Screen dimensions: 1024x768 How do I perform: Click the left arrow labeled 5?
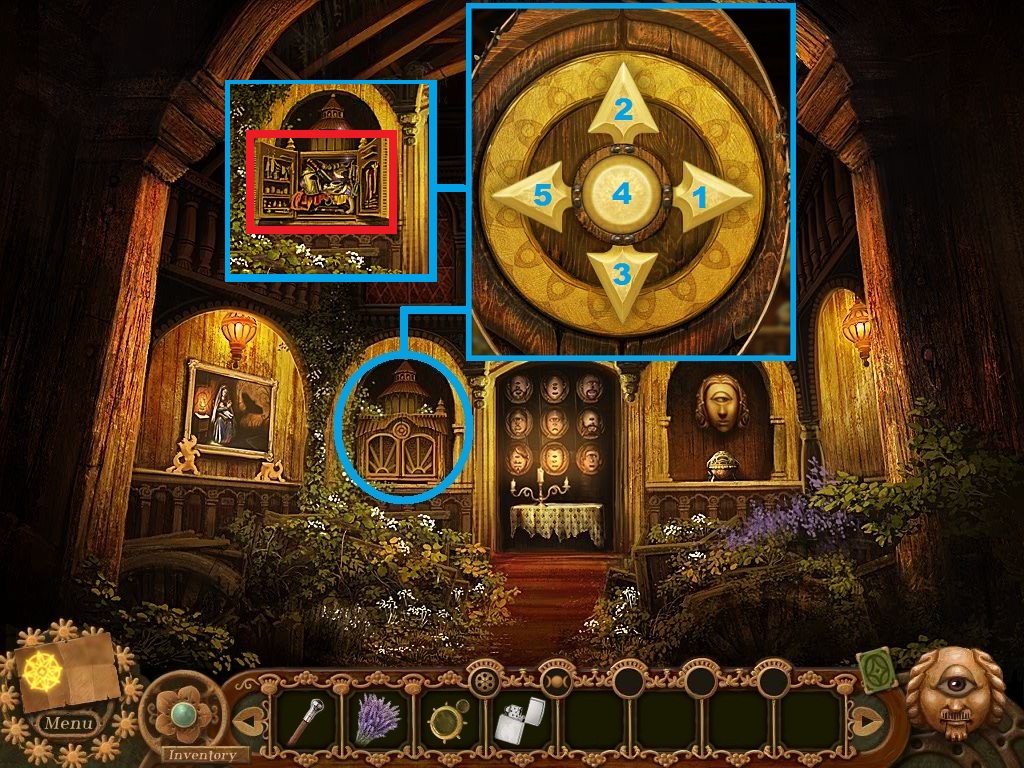(536, 195)
